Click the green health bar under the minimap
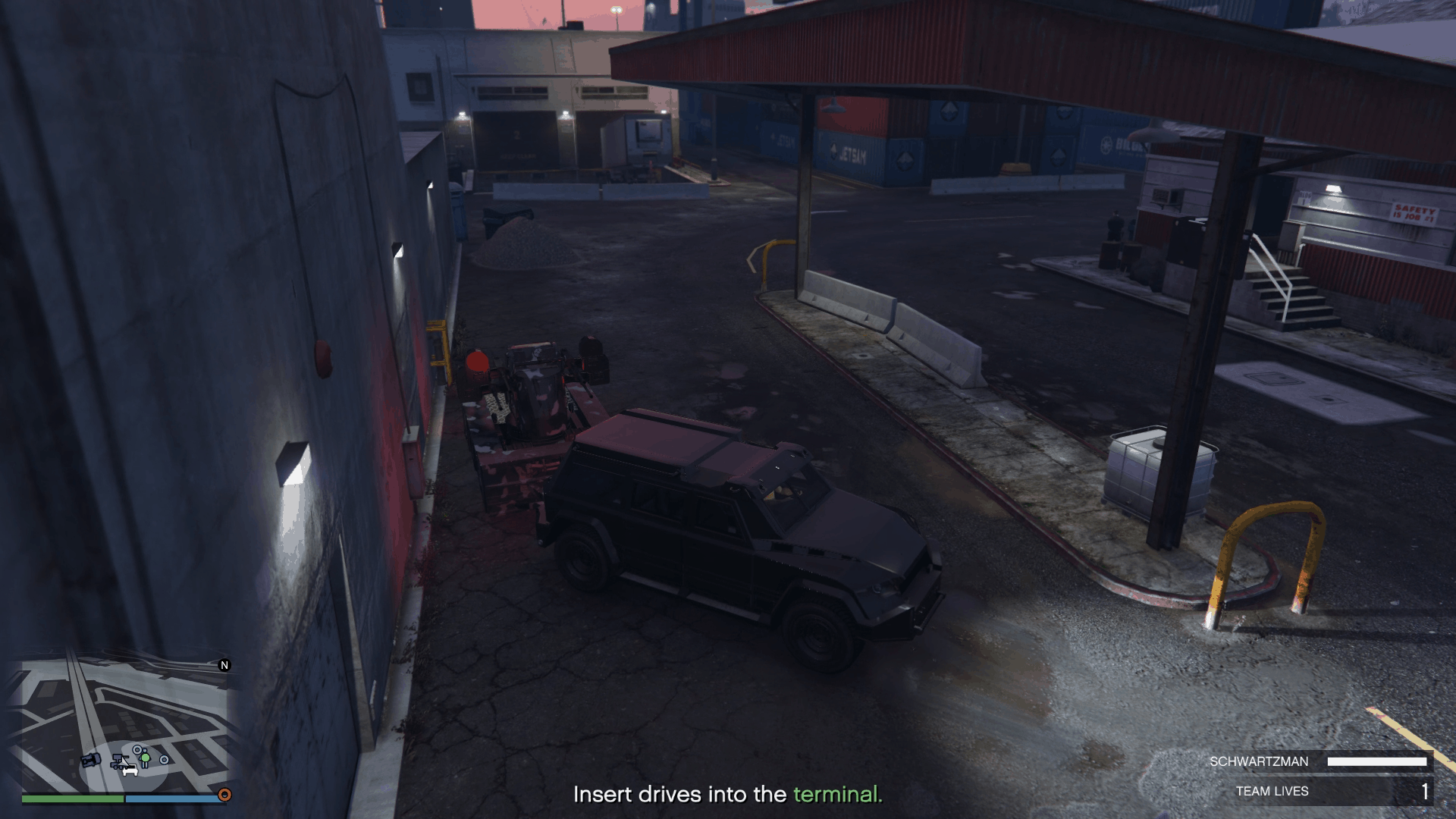 72,800
